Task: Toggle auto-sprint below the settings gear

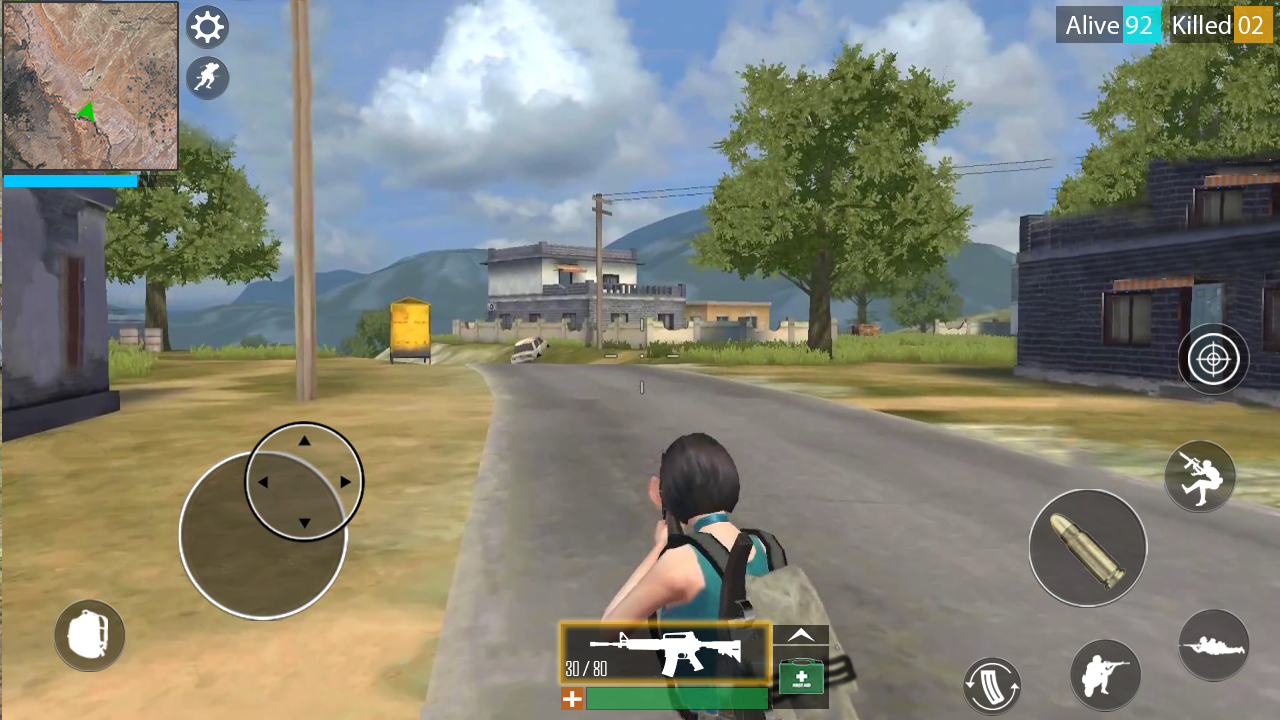Action: [207, 78]
